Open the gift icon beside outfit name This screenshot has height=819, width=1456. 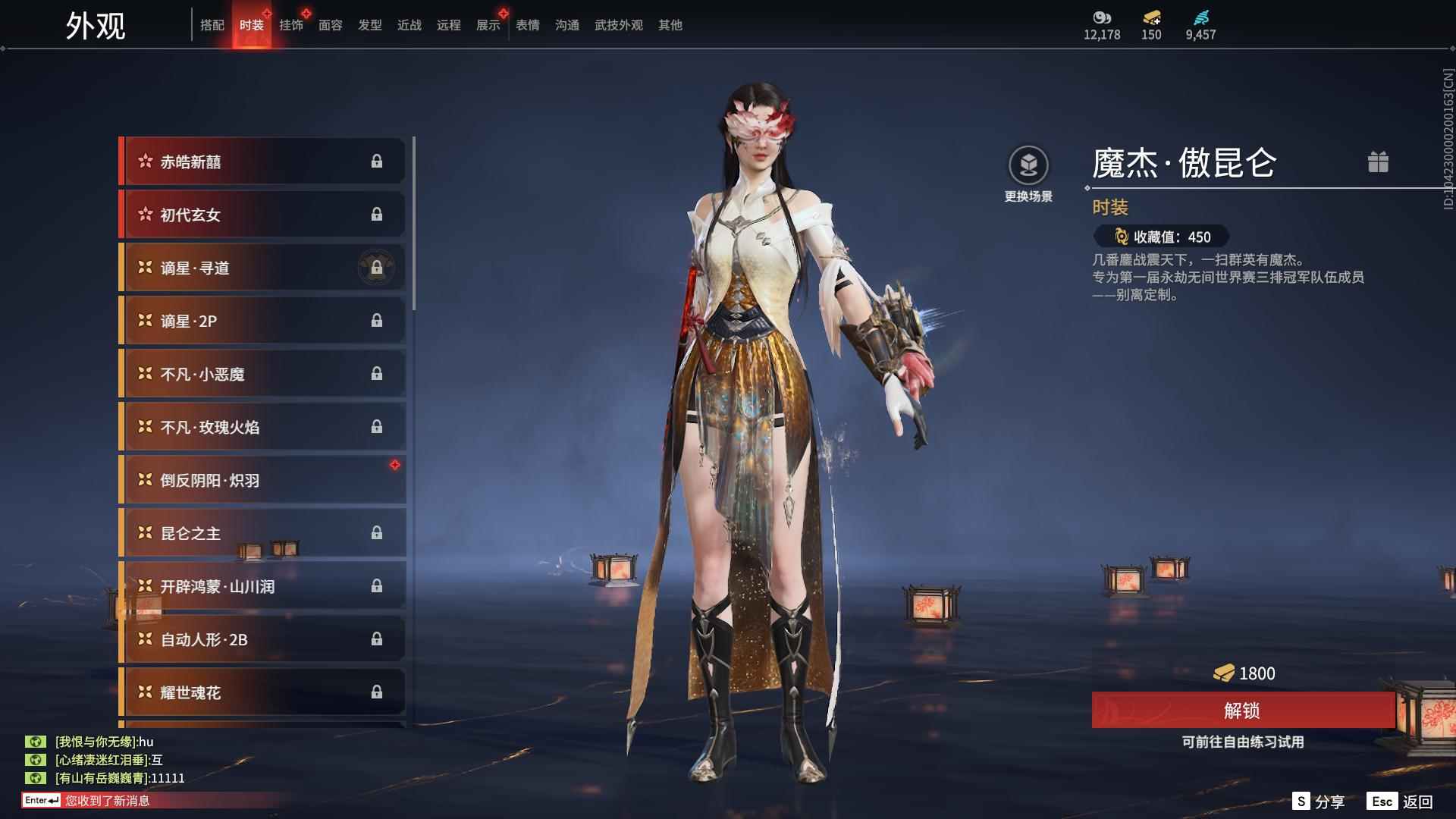(x=1378, y=162)
